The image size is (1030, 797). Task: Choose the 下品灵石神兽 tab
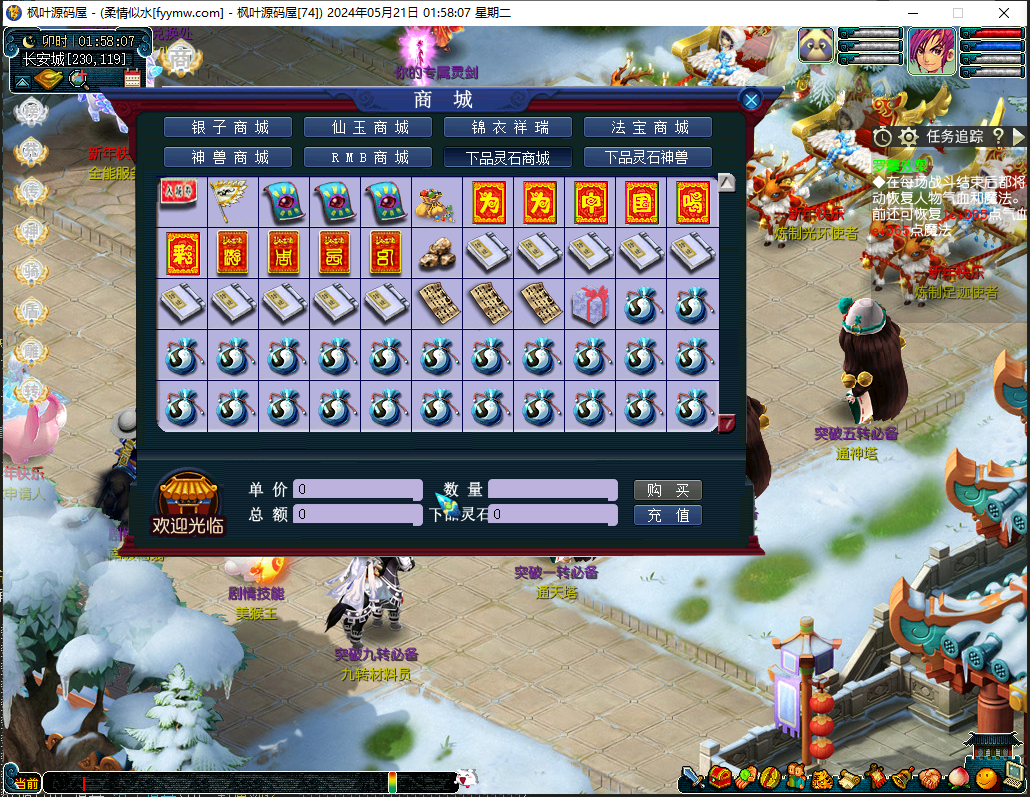coord(648,157)
